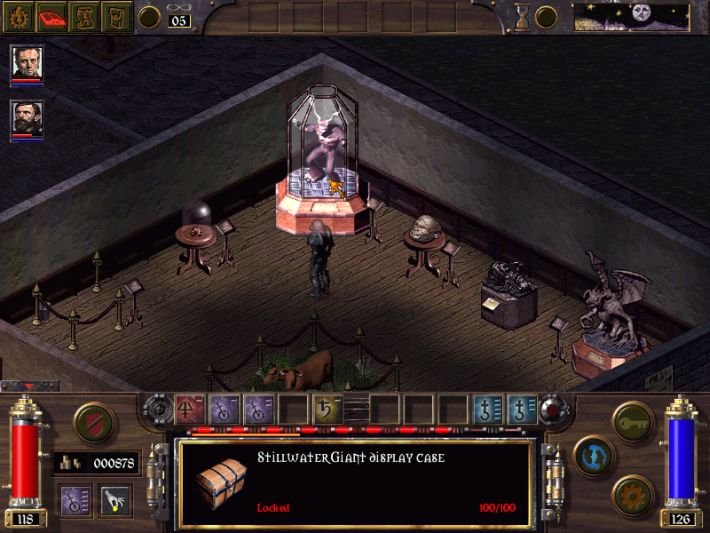Select the top party member portrait

(27, 64)
